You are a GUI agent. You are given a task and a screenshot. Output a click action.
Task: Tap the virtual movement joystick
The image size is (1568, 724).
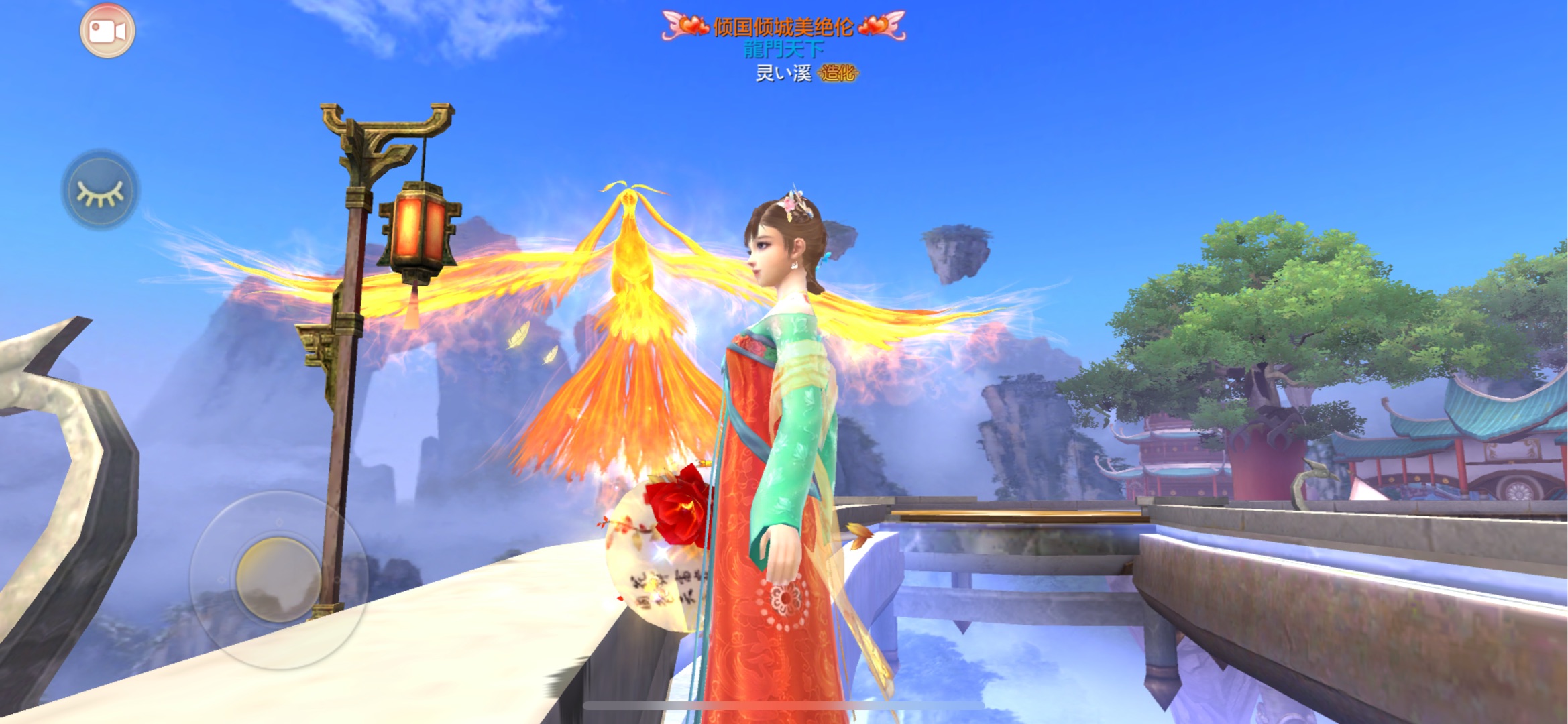[x=278, y=579]
